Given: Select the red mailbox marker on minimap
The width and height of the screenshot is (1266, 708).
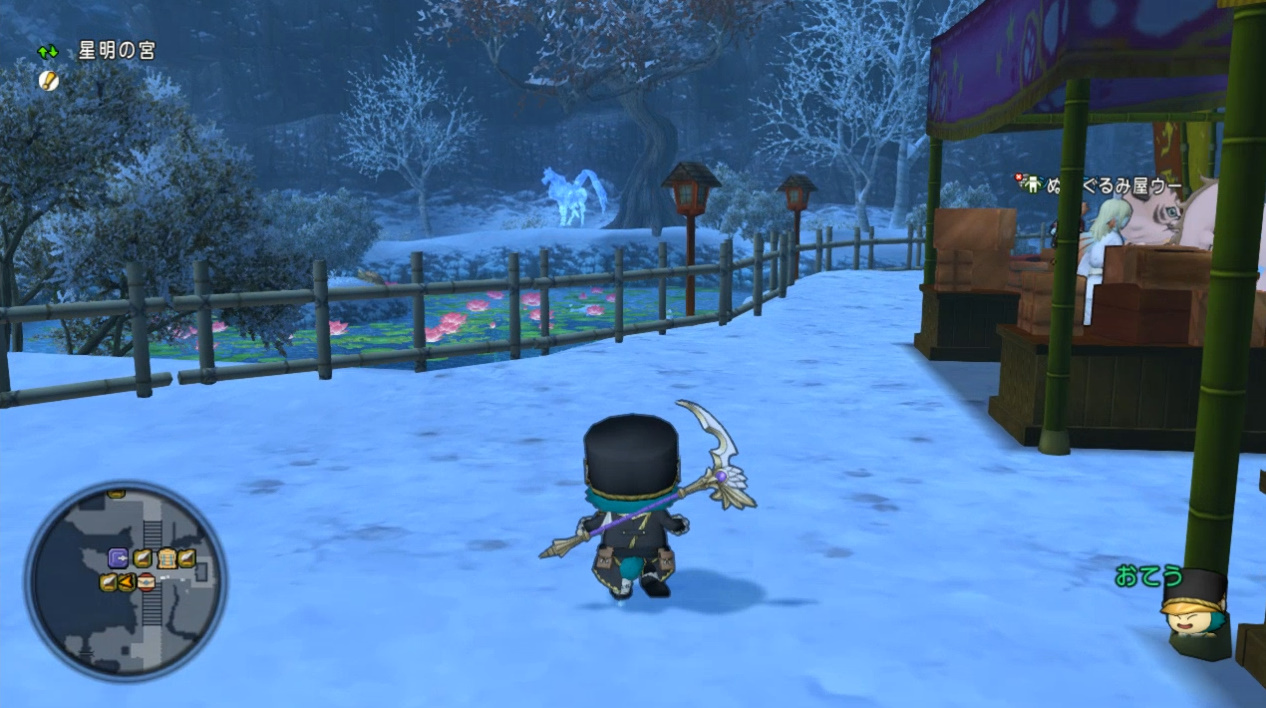Looking at the screenshot, I should point(147,582).
